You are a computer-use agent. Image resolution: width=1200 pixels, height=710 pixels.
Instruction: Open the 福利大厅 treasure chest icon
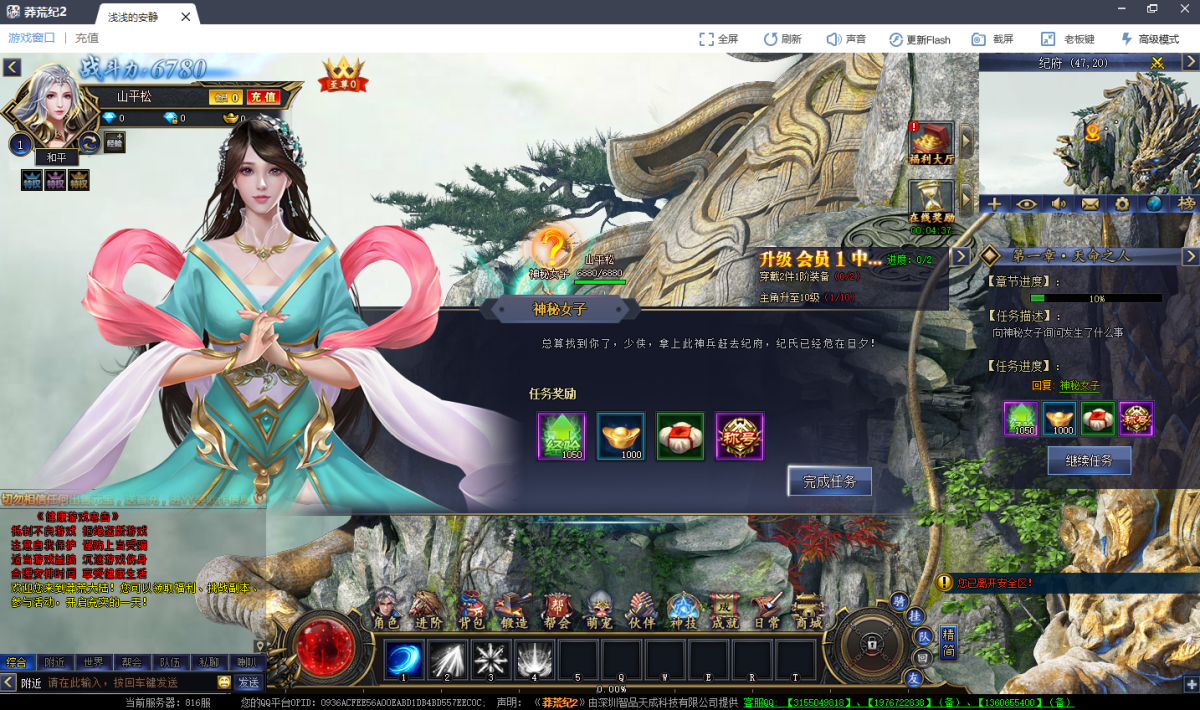coord(932,142)
